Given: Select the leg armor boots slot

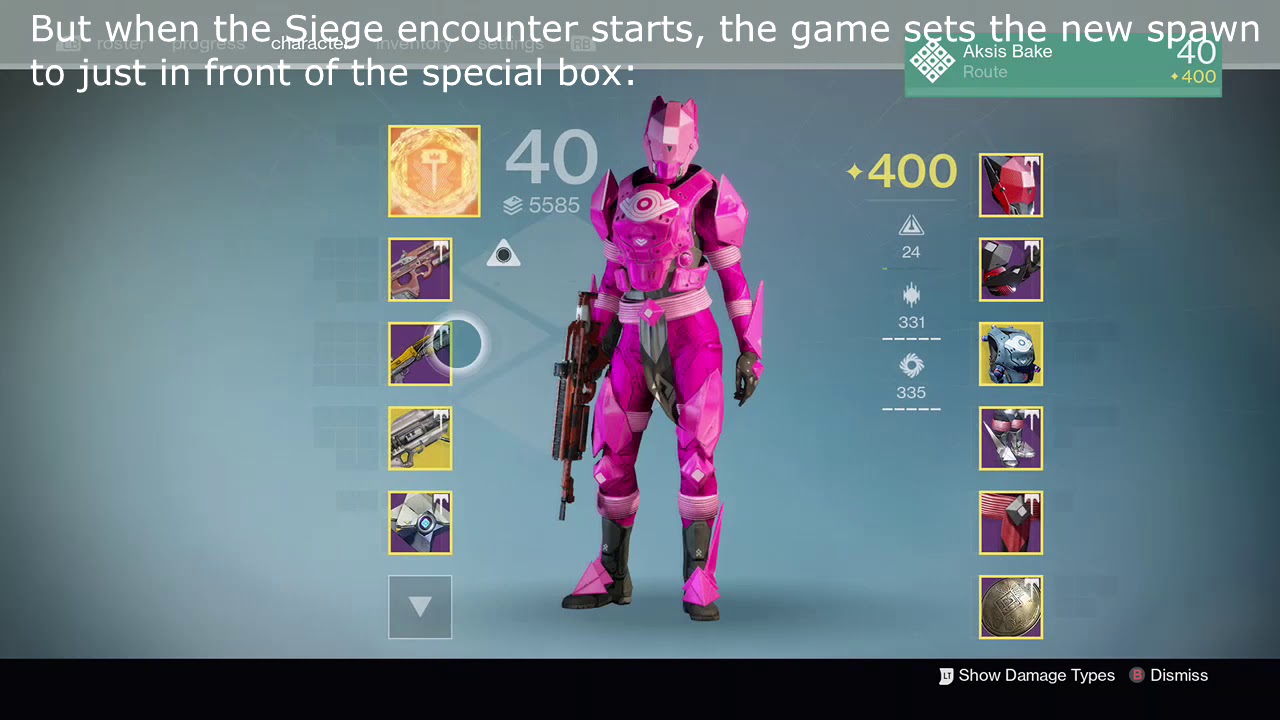Looking at the screenshot, I should (x=1010, y=438).
